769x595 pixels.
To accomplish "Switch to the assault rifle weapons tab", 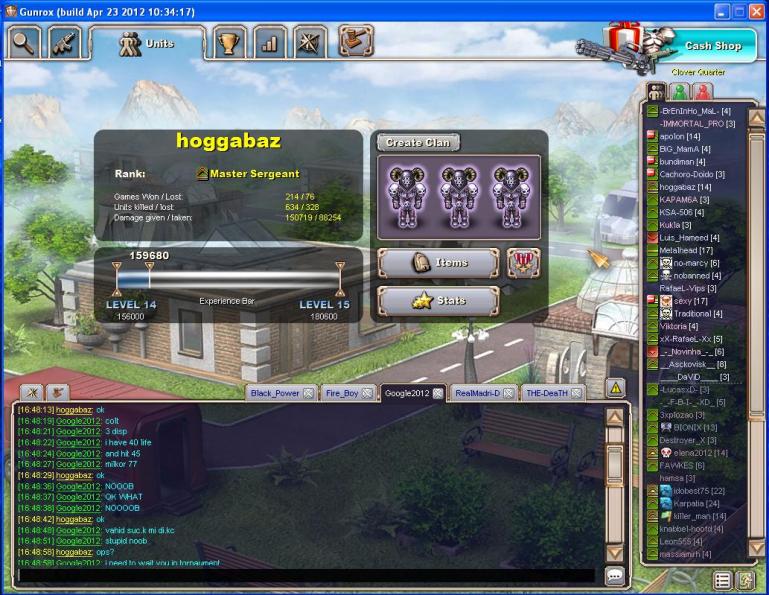I will (64, 43).
